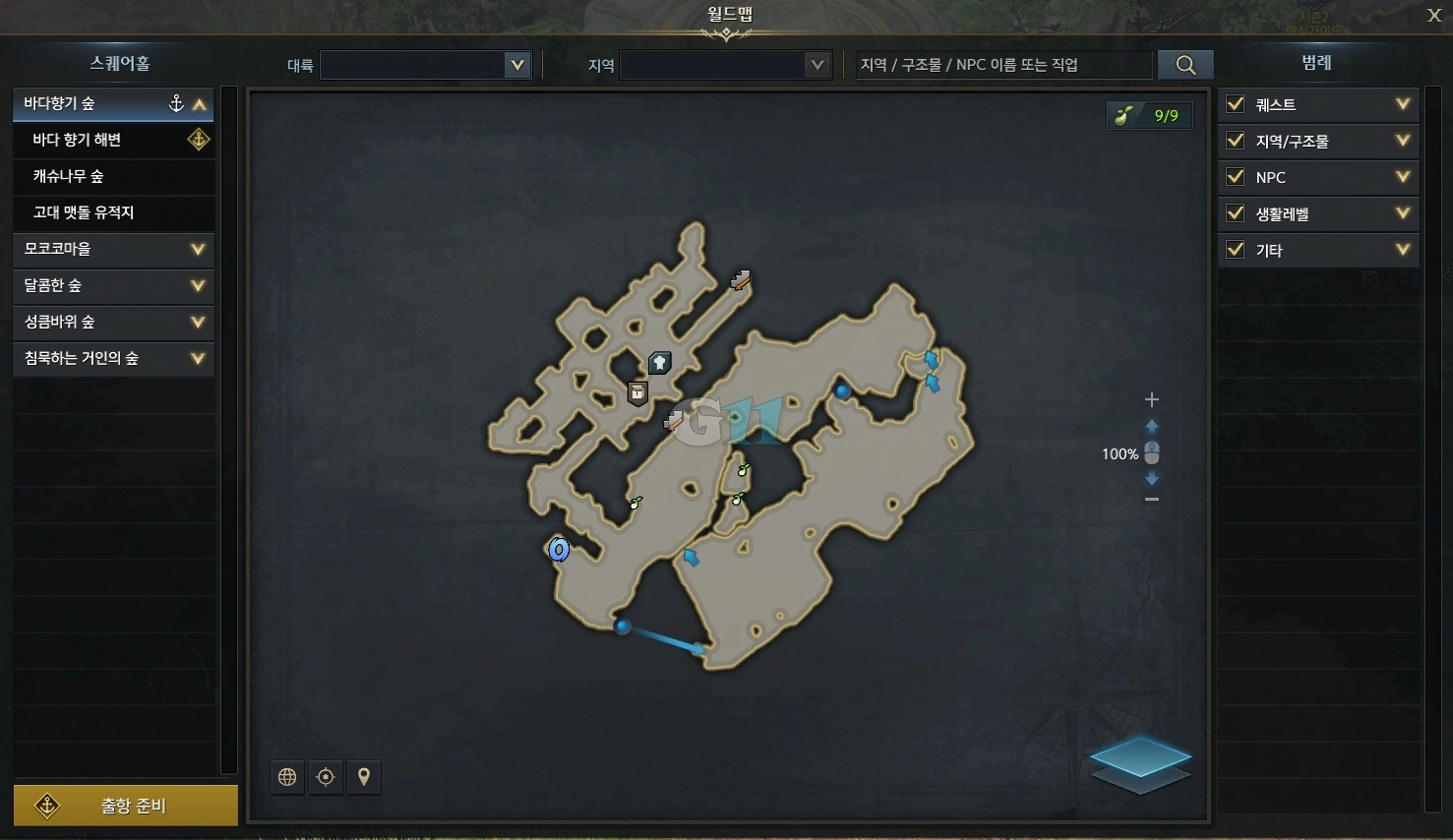Disable the 생활레벨 legend checkbox
The image size is (1453, 840).
click(x=1235, y=213)
